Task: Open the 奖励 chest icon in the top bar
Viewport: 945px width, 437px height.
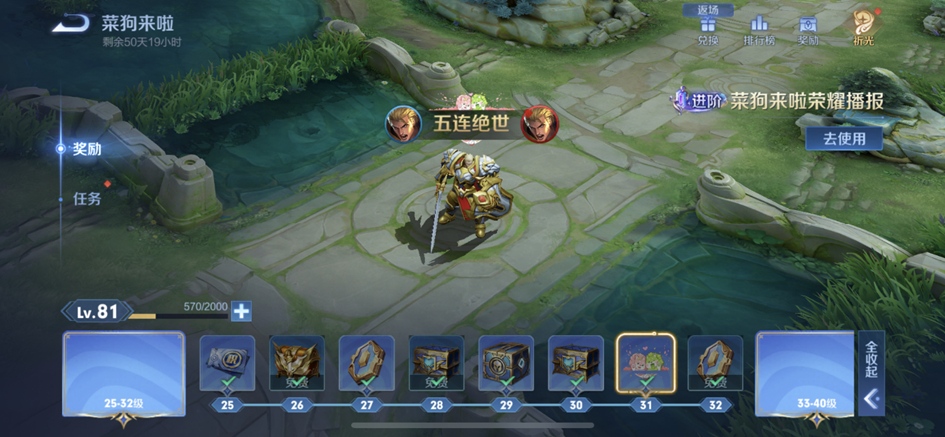Action: click(x=809, y=29)
